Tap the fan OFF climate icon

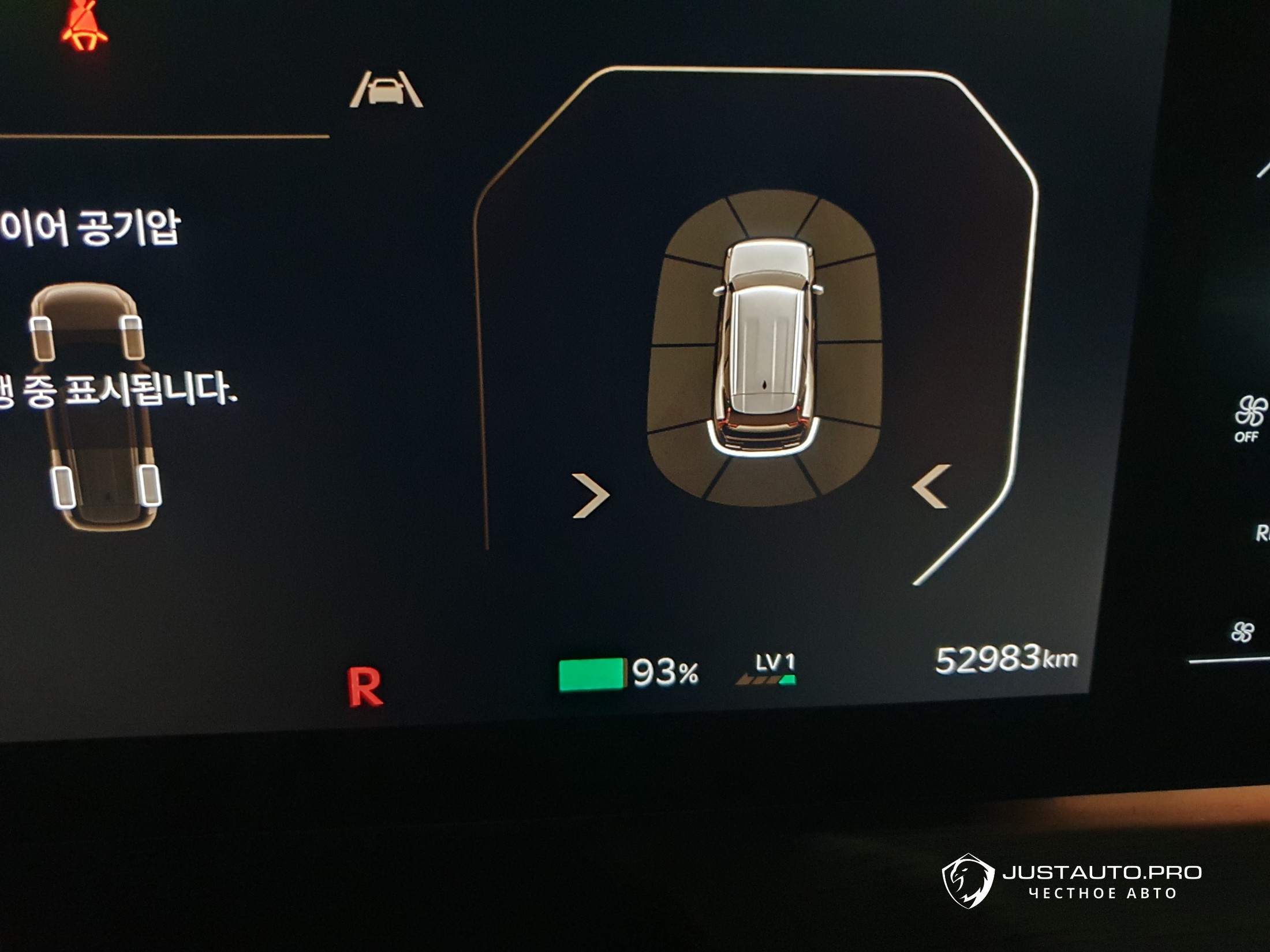(1249, 418)
